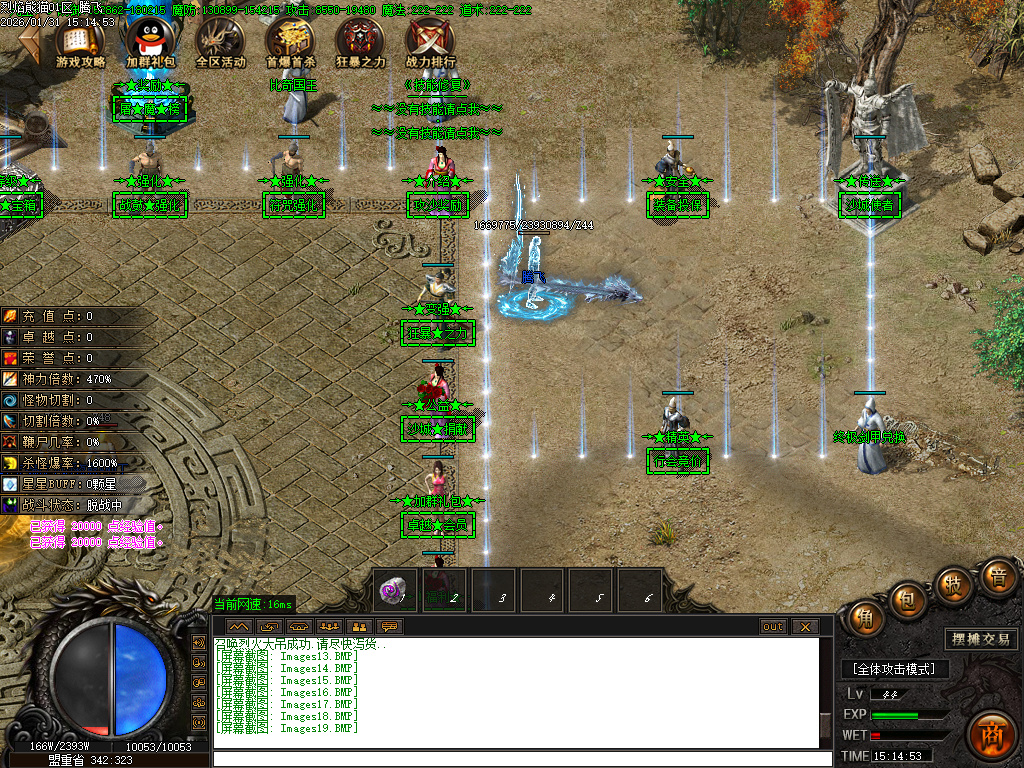Click the speech-bubble chat toolbar button
1024x768 pixels.
tap(390, 627)
